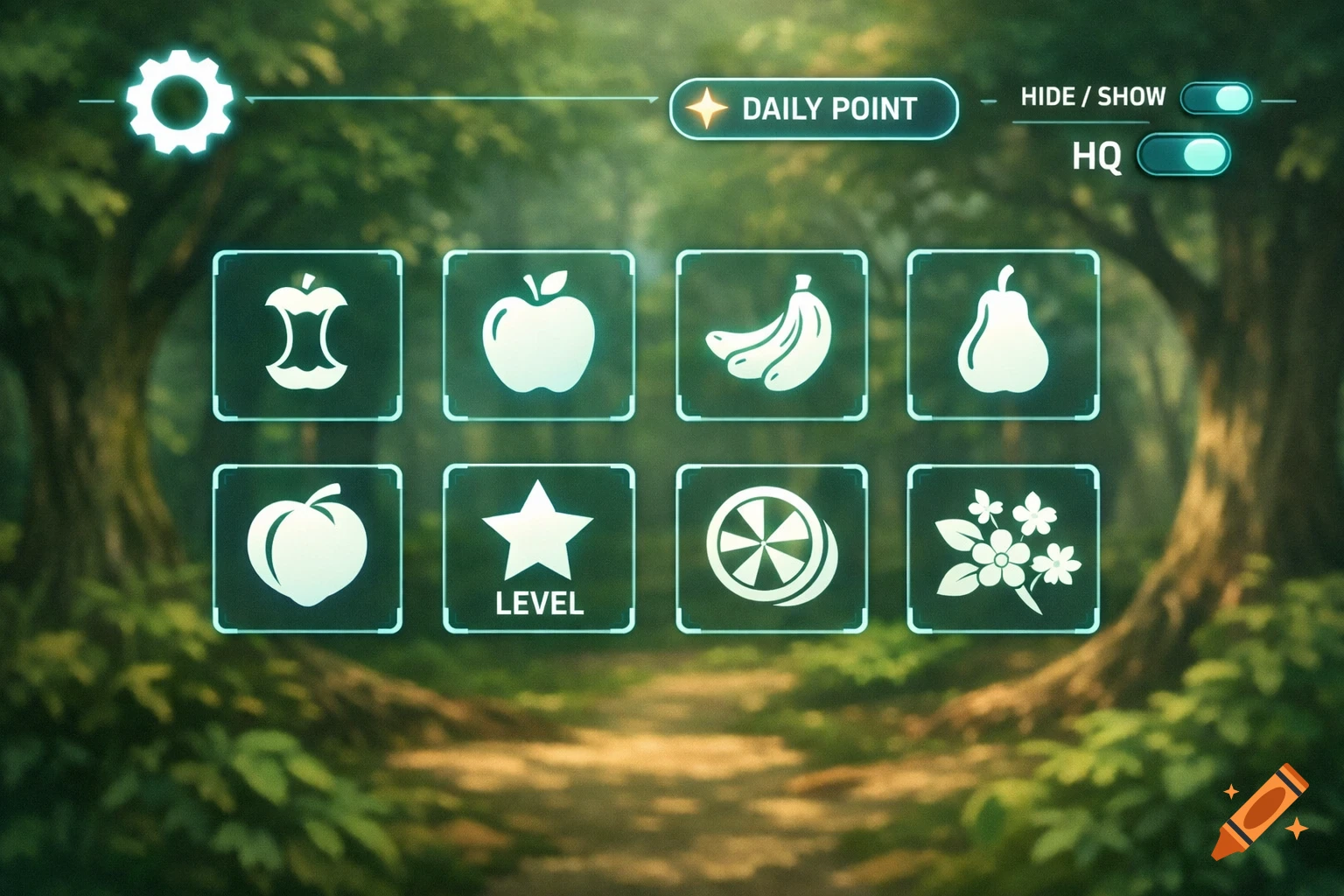1344x896 pixels.
Task: Click the flower bouquet icon
Action: (x=1006, y=549)
